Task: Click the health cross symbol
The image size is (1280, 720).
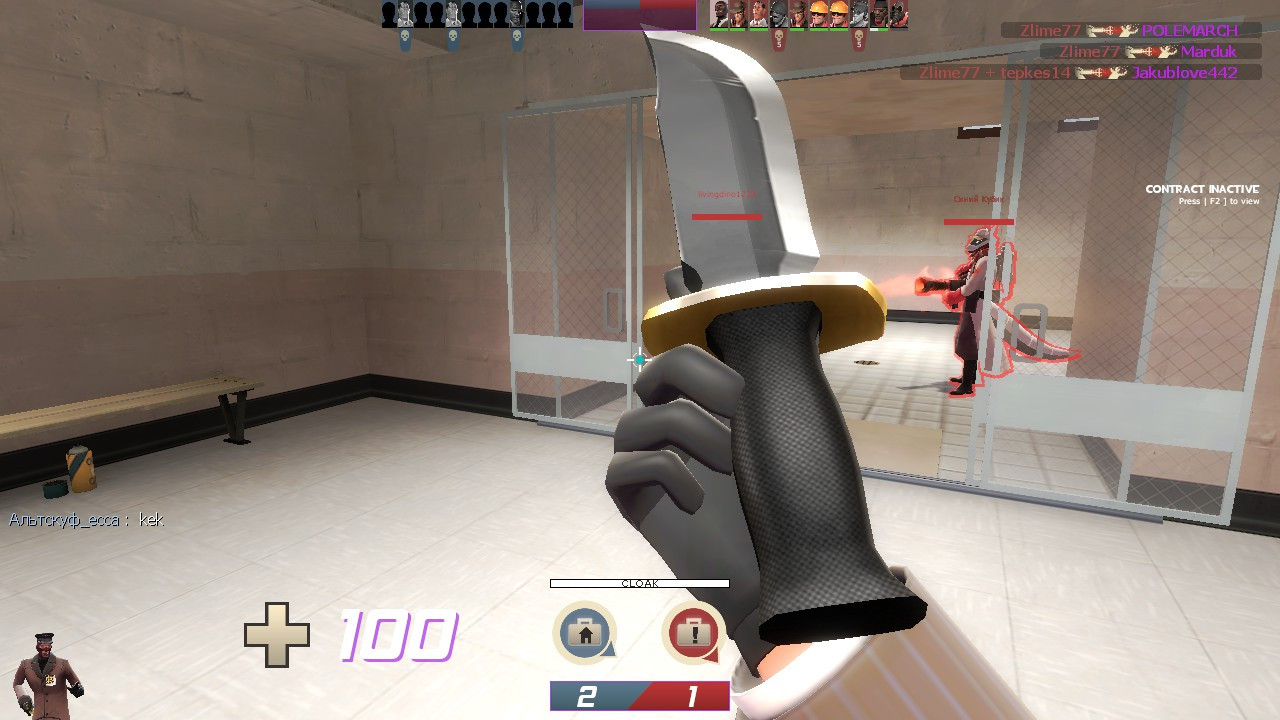Action: [x=279, y=636]
